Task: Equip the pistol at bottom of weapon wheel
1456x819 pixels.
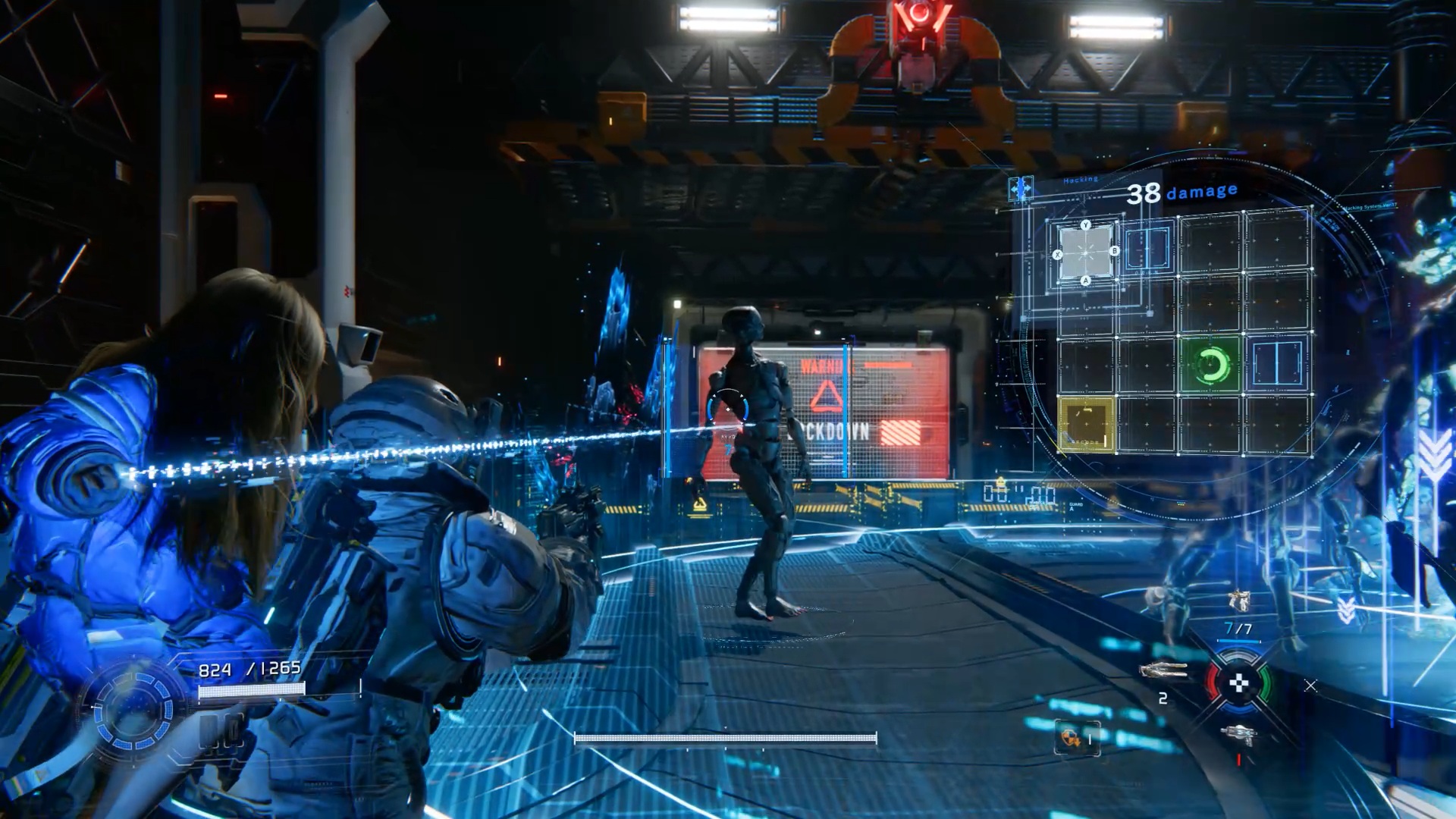Action: 1238,733
